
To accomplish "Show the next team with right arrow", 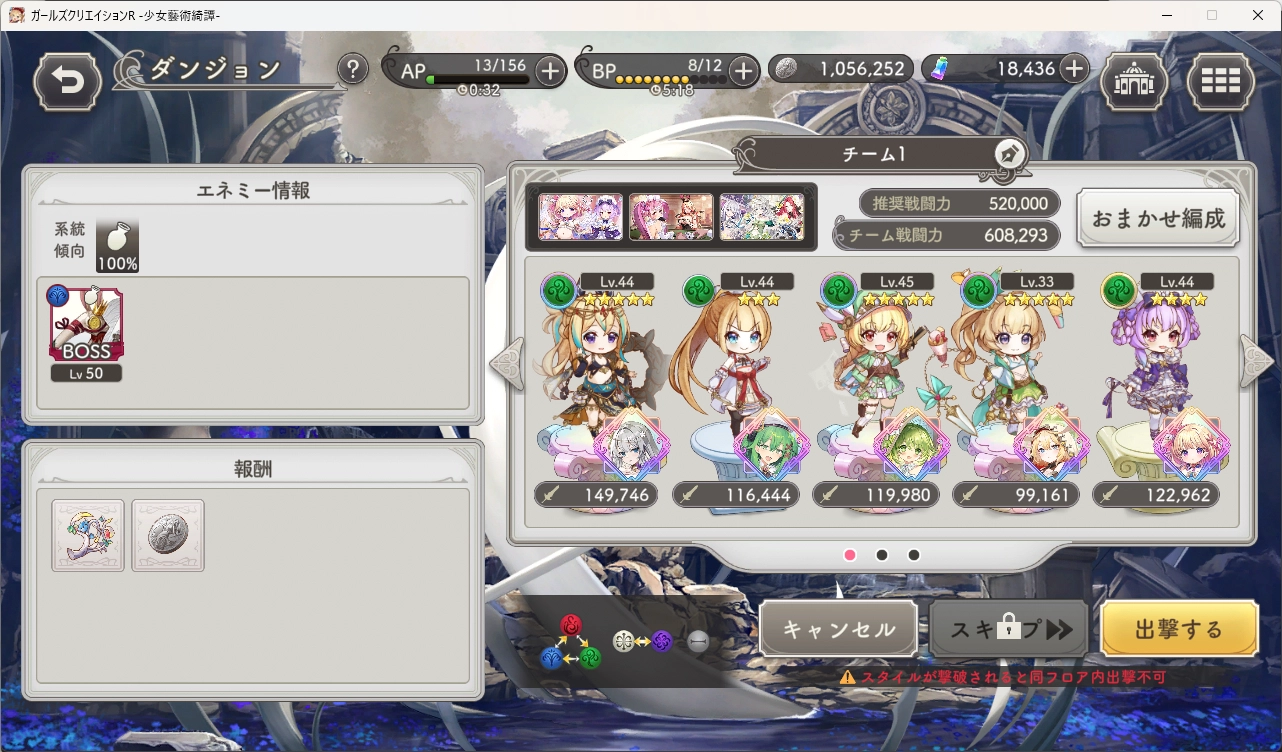I will [x=1256, y=360].
